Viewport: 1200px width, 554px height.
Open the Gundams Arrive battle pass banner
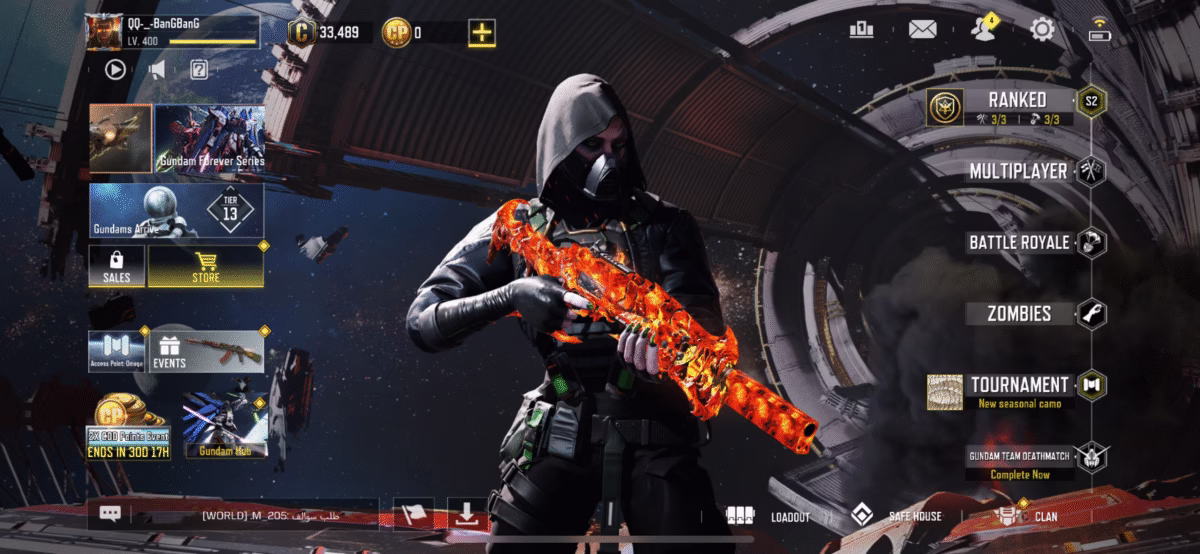(x=176, y=210)
